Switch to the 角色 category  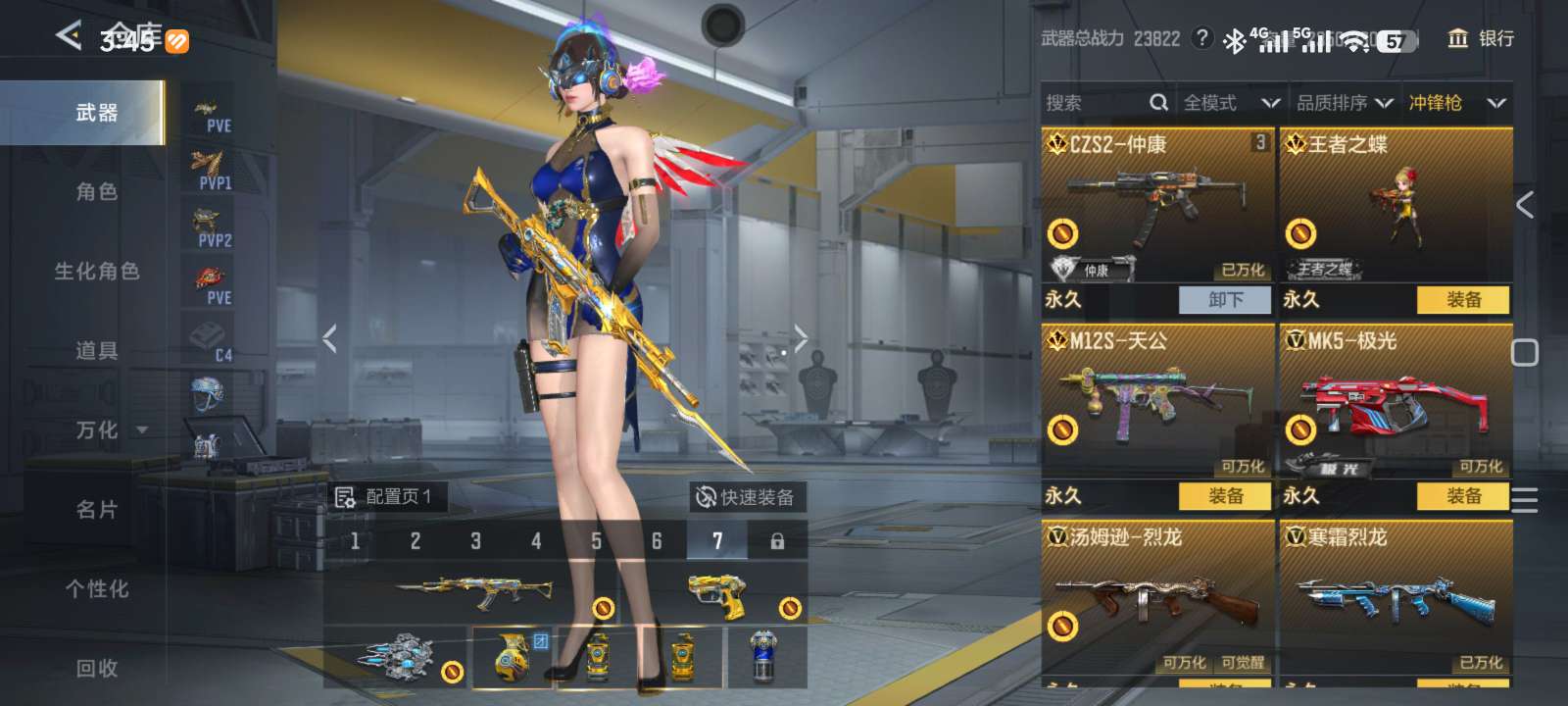tap(96, 192)
